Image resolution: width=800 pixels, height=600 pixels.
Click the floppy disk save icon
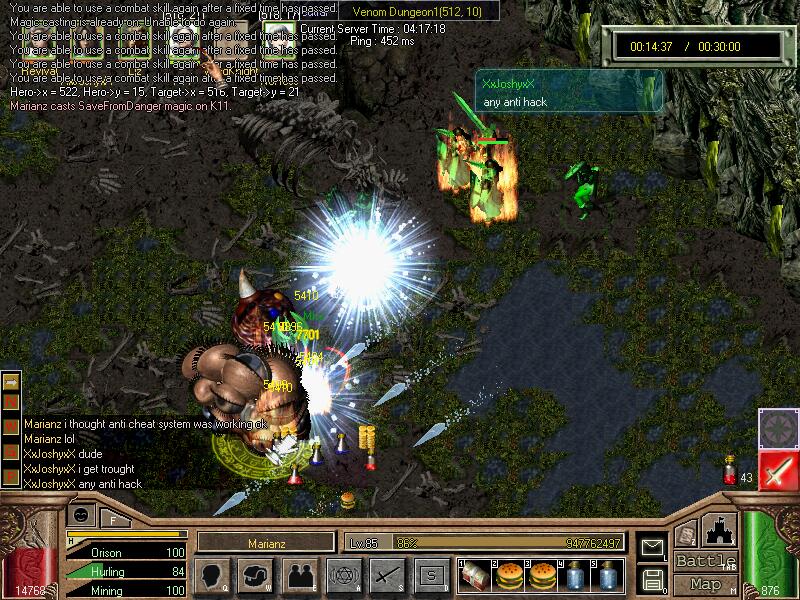pos(653,578)
